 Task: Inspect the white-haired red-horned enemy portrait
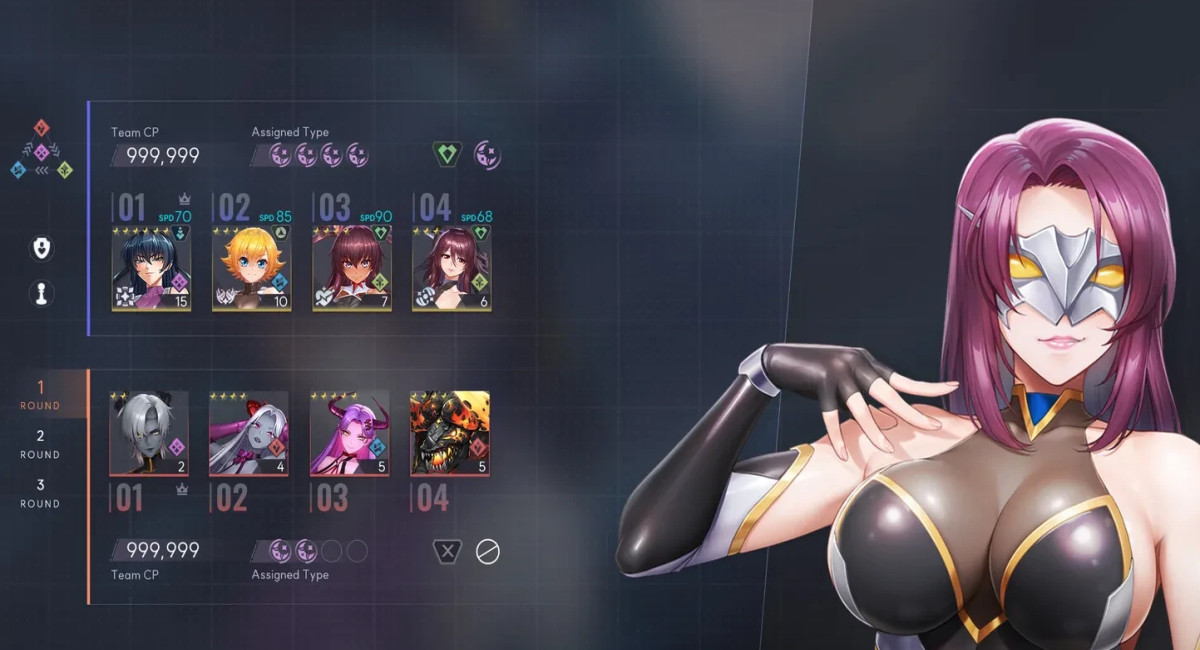(249, 433)
